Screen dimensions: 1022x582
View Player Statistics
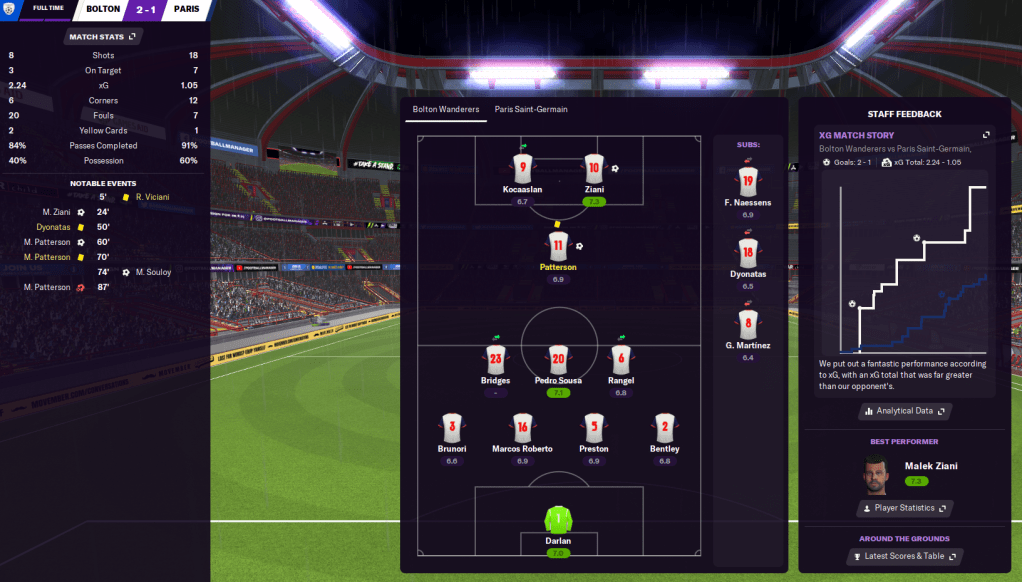click(903, 508)
